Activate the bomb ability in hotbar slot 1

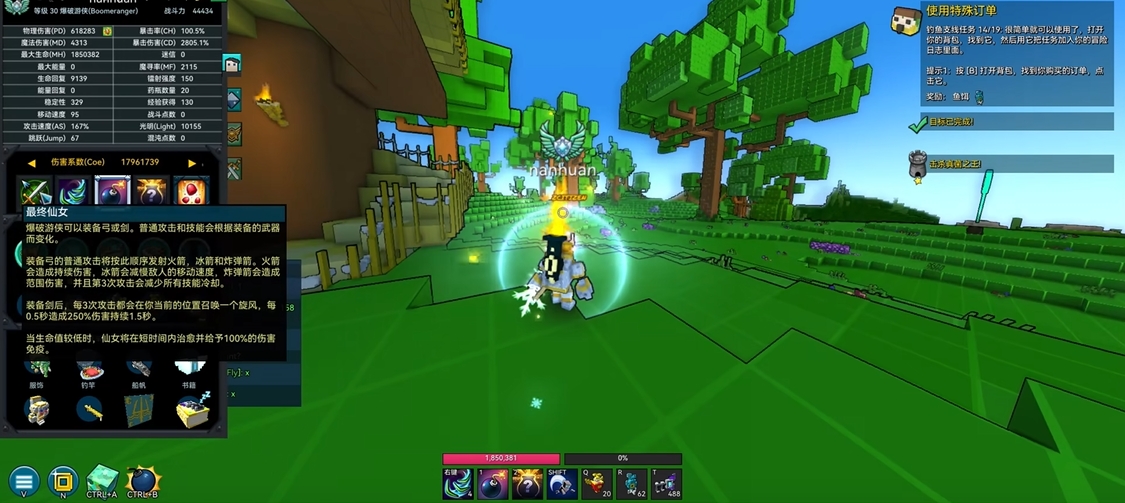click(492, 484)
